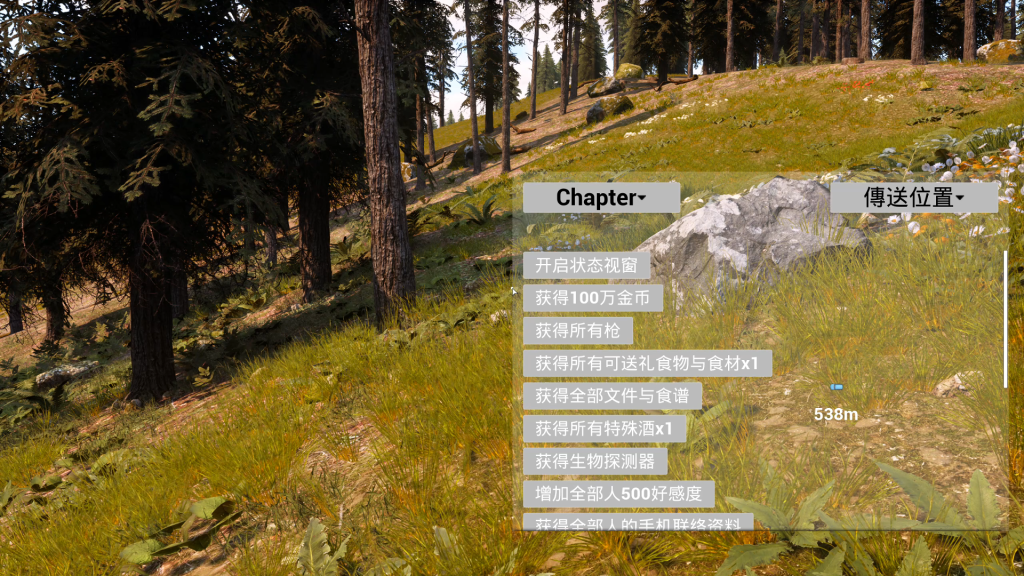Click the cheat menu's vertical scrollbar
This screenshot has height=576, width=1024.
point(1005,320)
